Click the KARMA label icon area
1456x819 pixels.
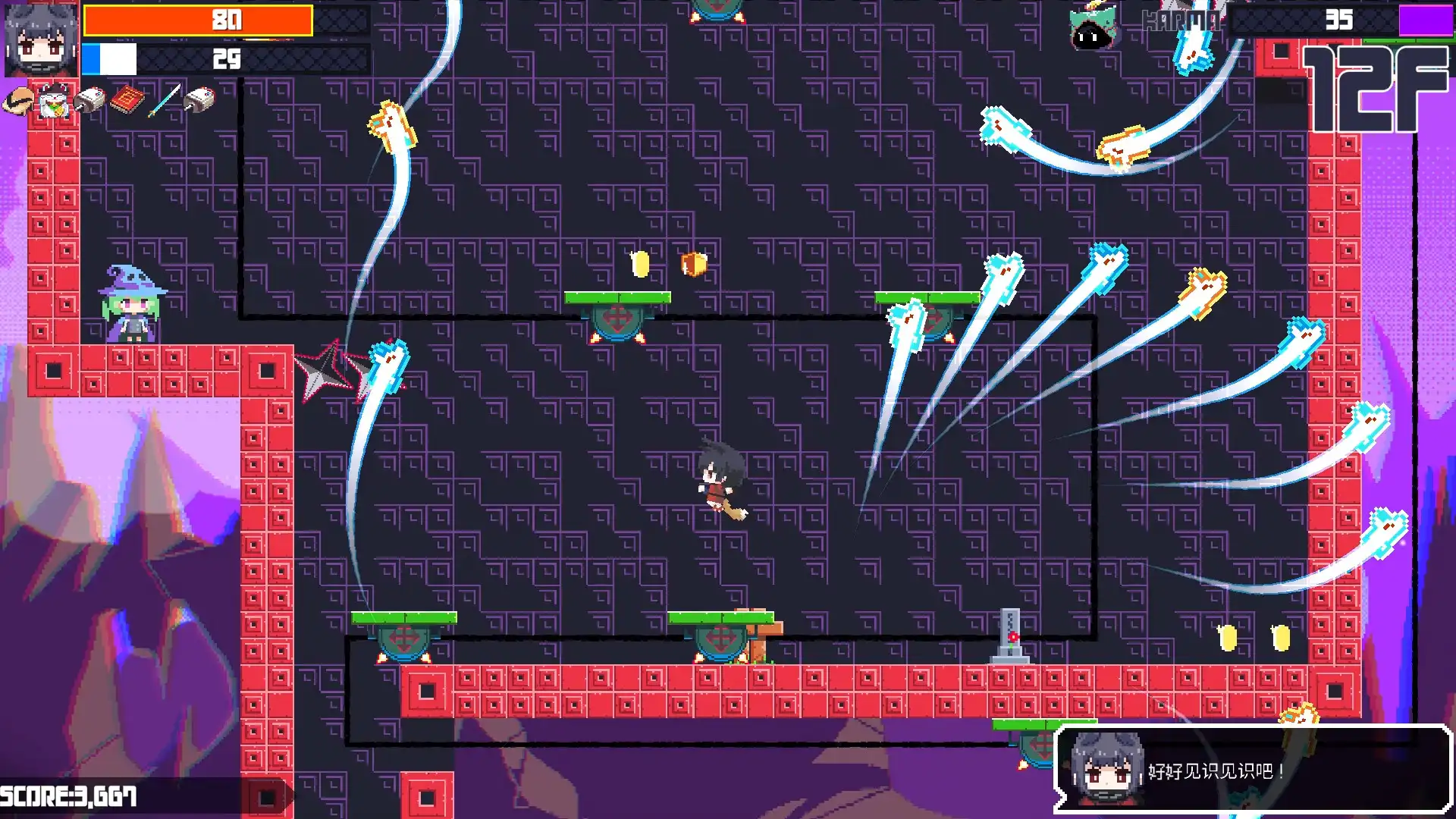pos(1181,21)
